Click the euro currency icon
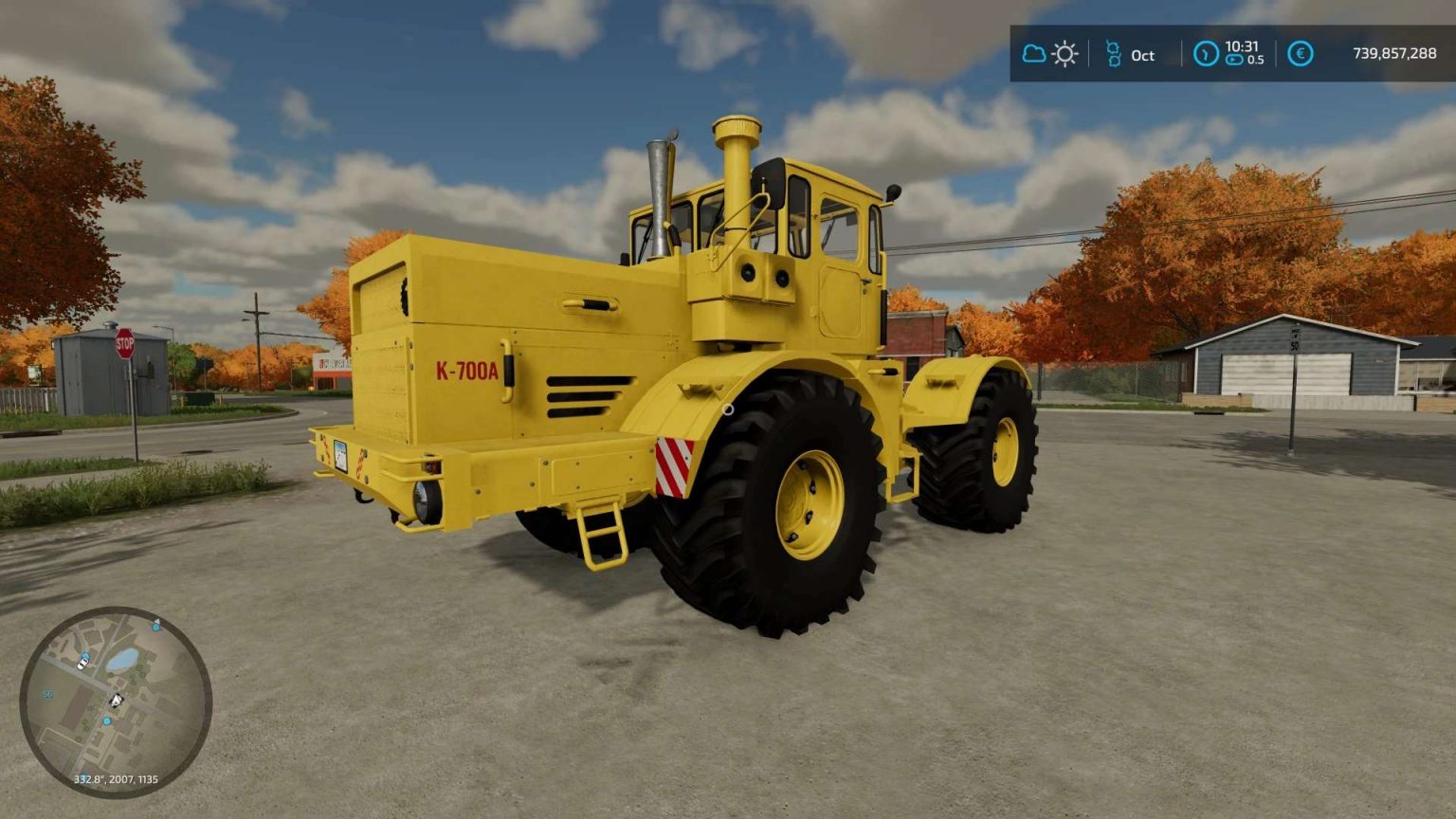Screen dimensions: 1456x819 click(1300, 54)
